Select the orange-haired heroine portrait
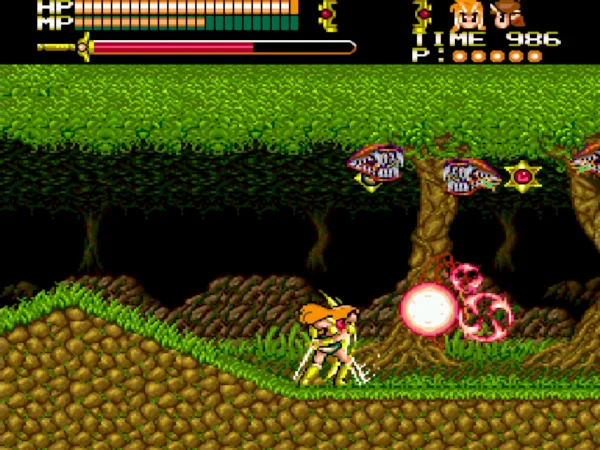This screenshot has width=600, height=450. (x=467, y=15)
